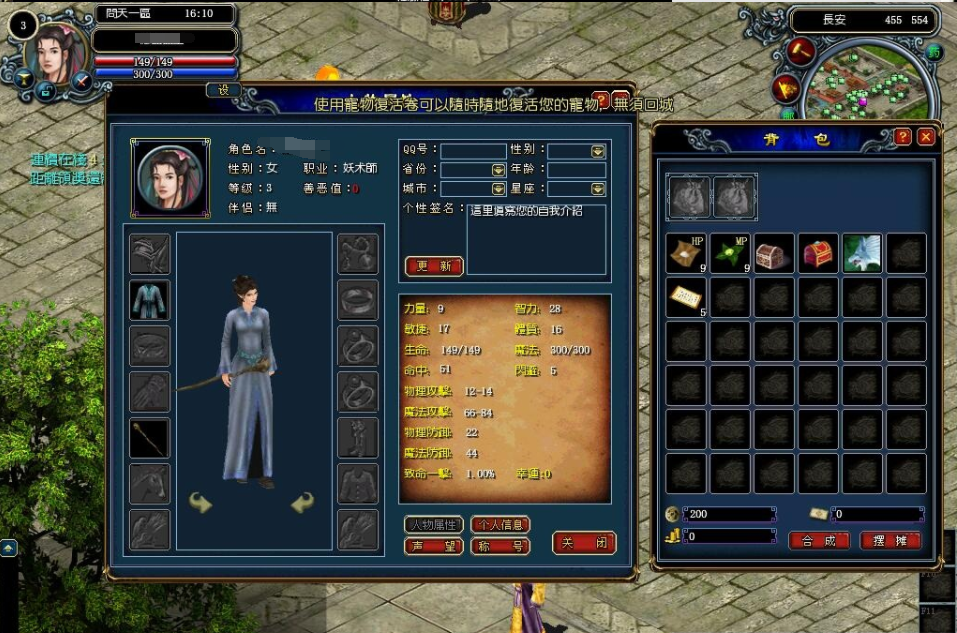Pick the brown treasure chest item

(774, 254)
